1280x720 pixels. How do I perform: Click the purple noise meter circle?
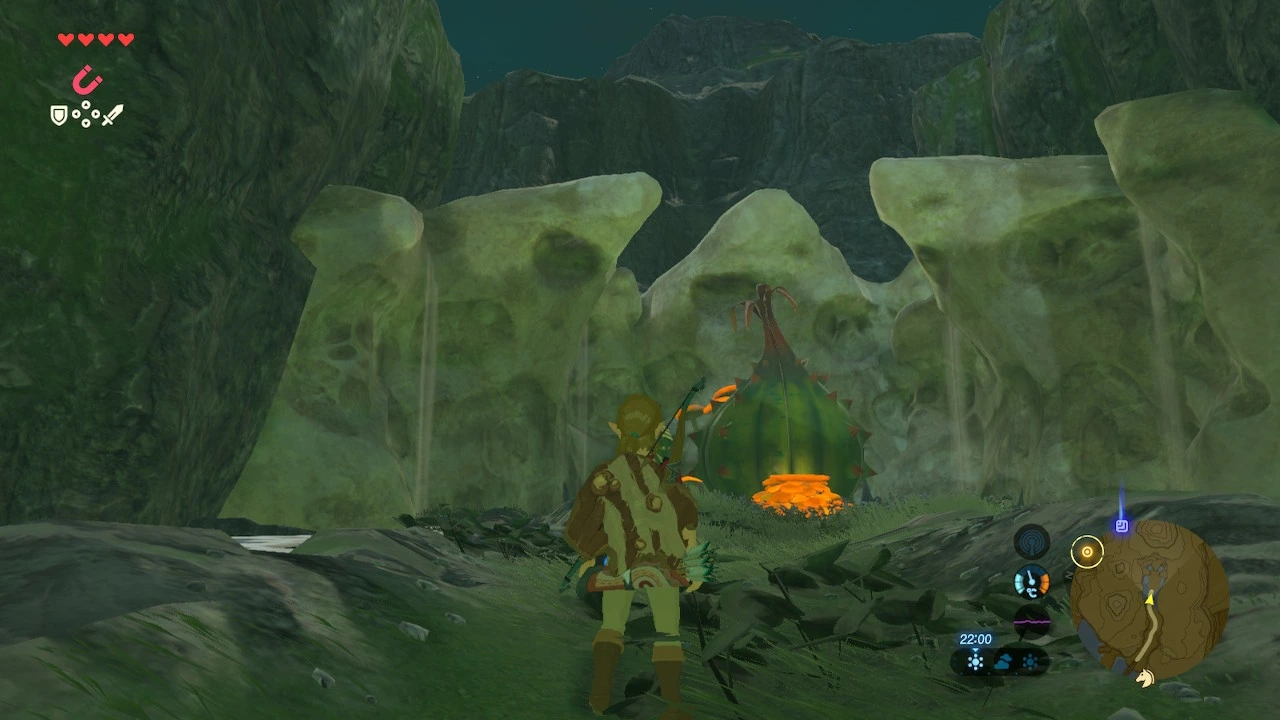(x=1031, y=620)
